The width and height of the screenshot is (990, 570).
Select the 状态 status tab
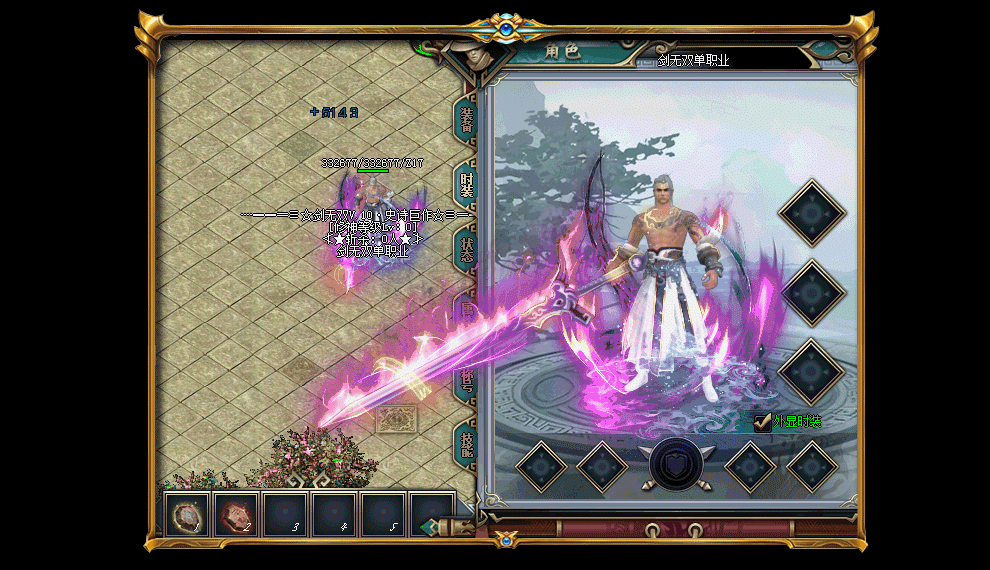point(467,248)
